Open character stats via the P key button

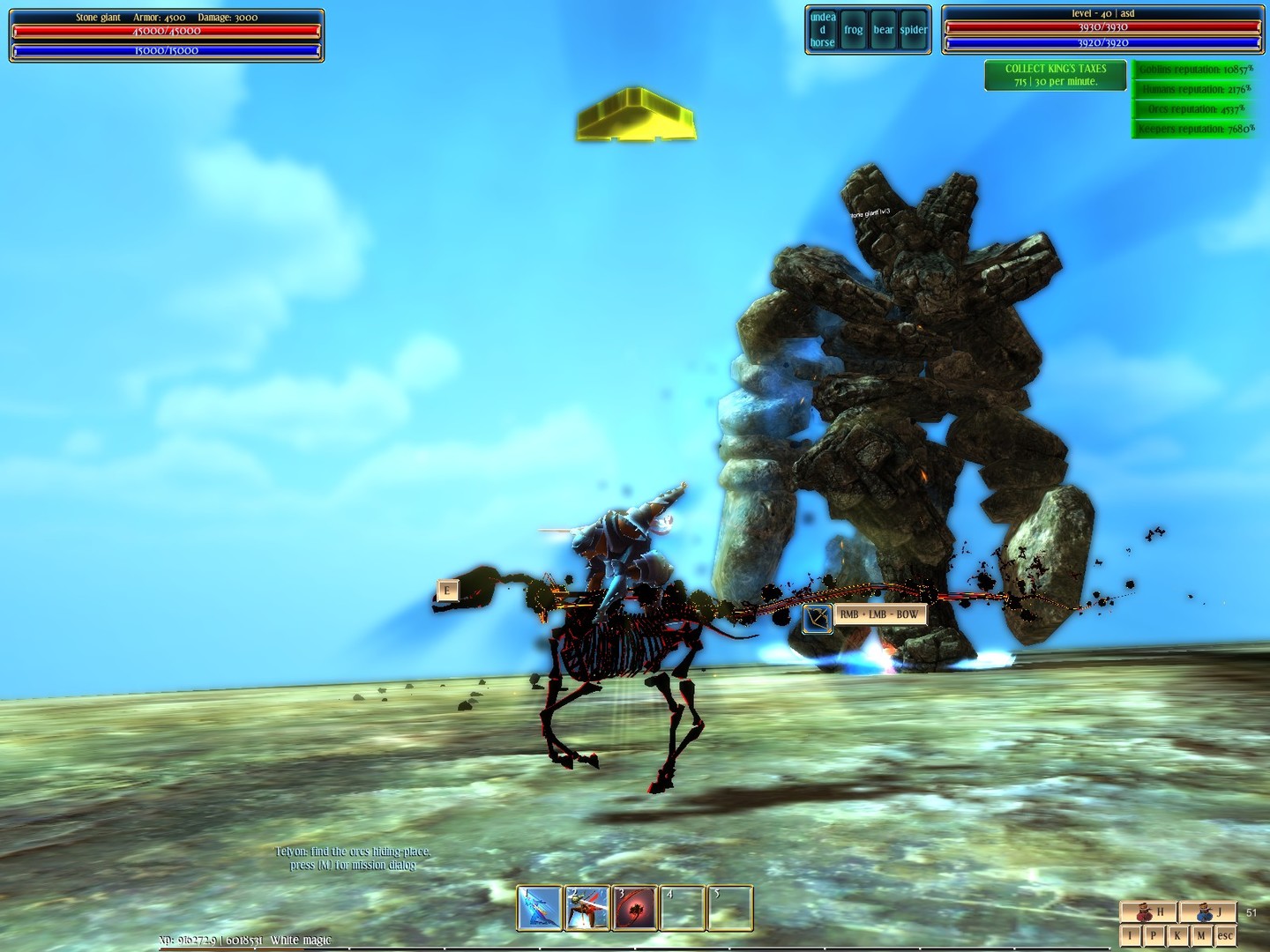click(1153, 934)
